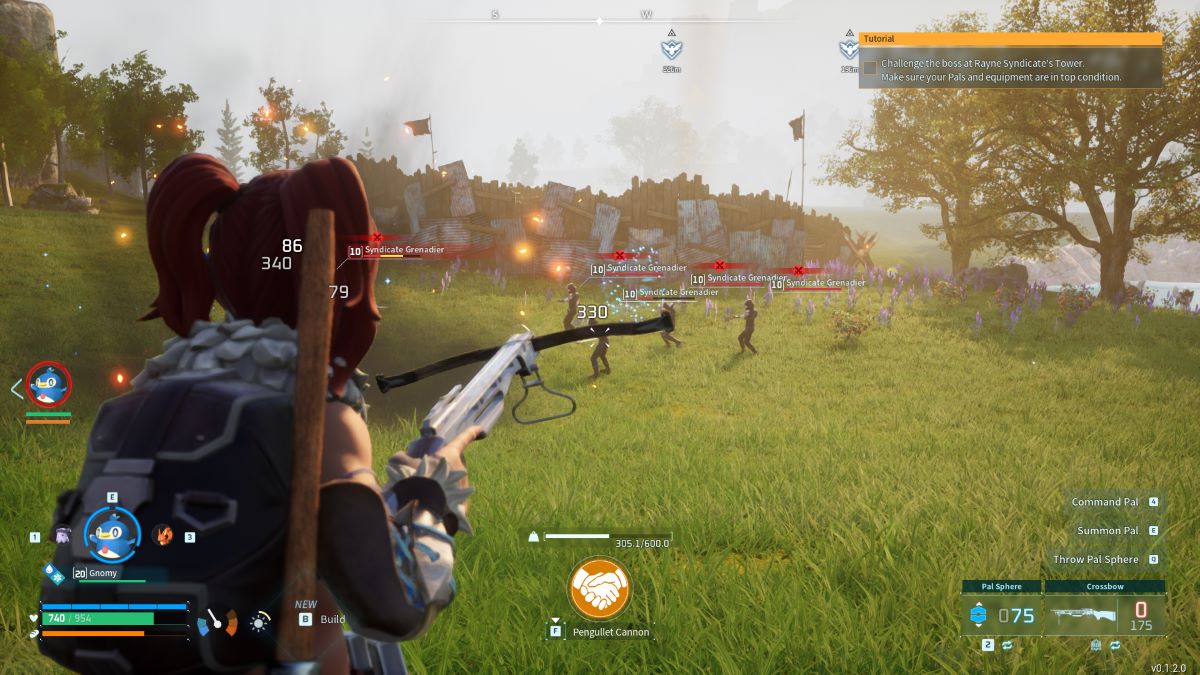
Task: Select the active Pengullet pal portrait
Action: pyautogui.click(x=111, y=534)
